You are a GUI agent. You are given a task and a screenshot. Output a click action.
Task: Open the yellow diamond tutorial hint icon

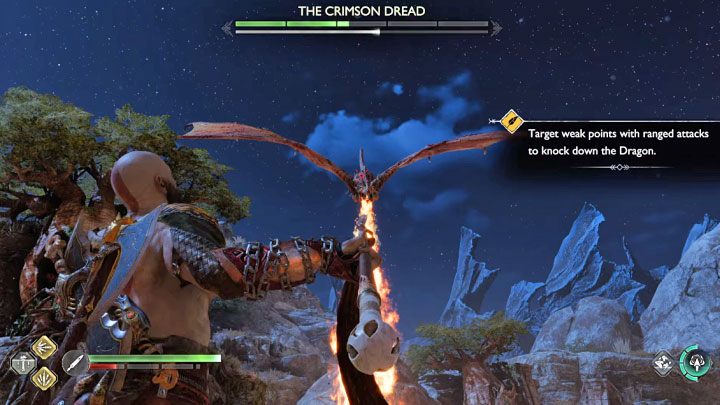click(x=512, y=123)
